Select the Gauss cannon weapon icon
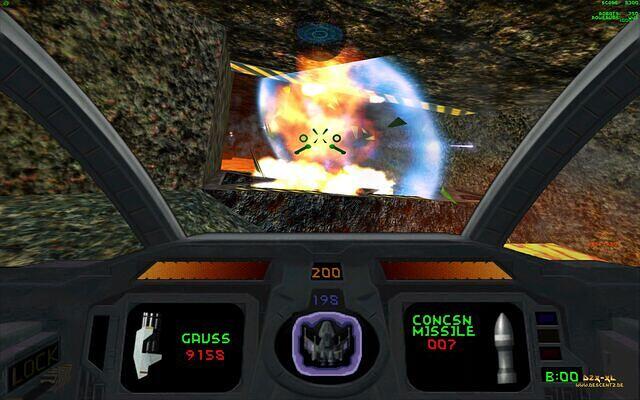 pyautogui.click(x=146, y=343)
